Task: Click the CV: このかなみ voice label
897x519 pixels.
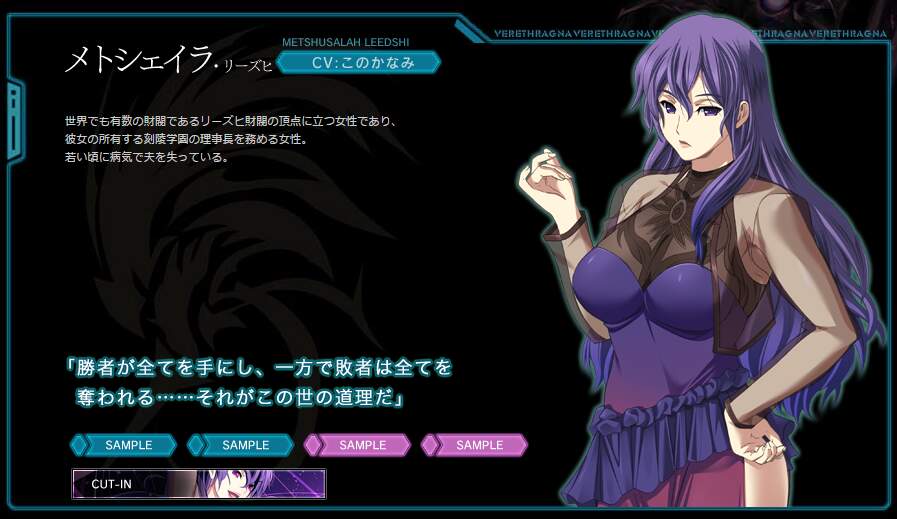Action: pos(358,63)
